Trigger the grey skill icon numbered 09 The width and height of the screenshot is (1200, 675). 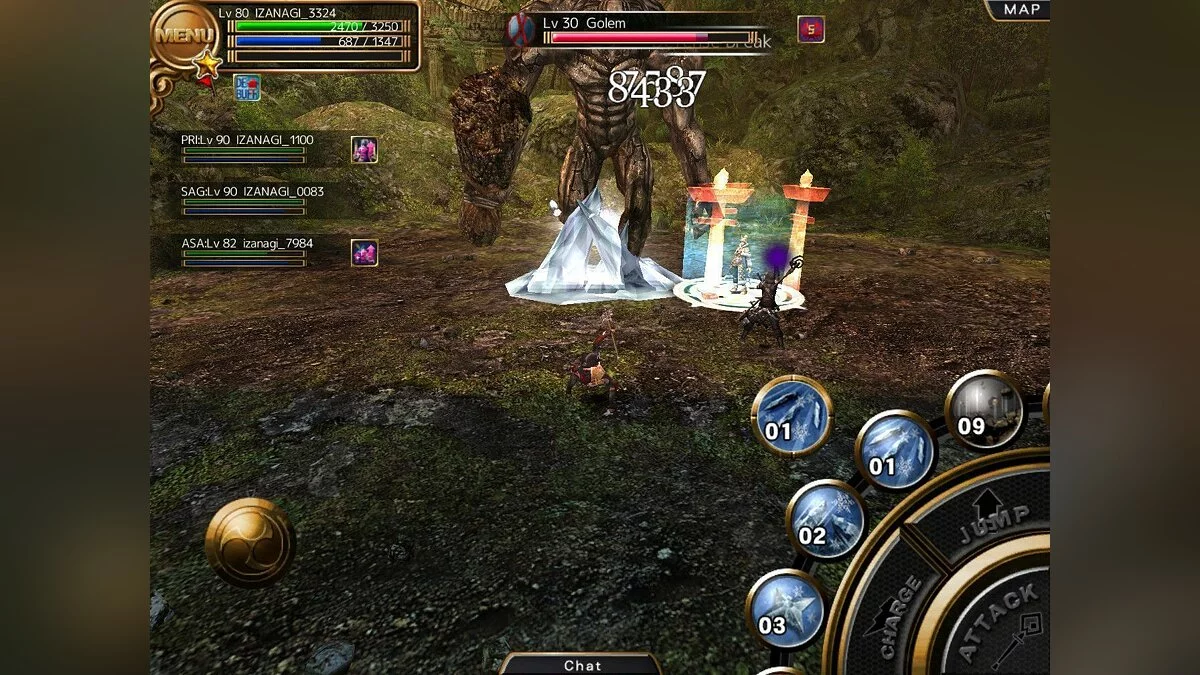(x=984, y=409)
